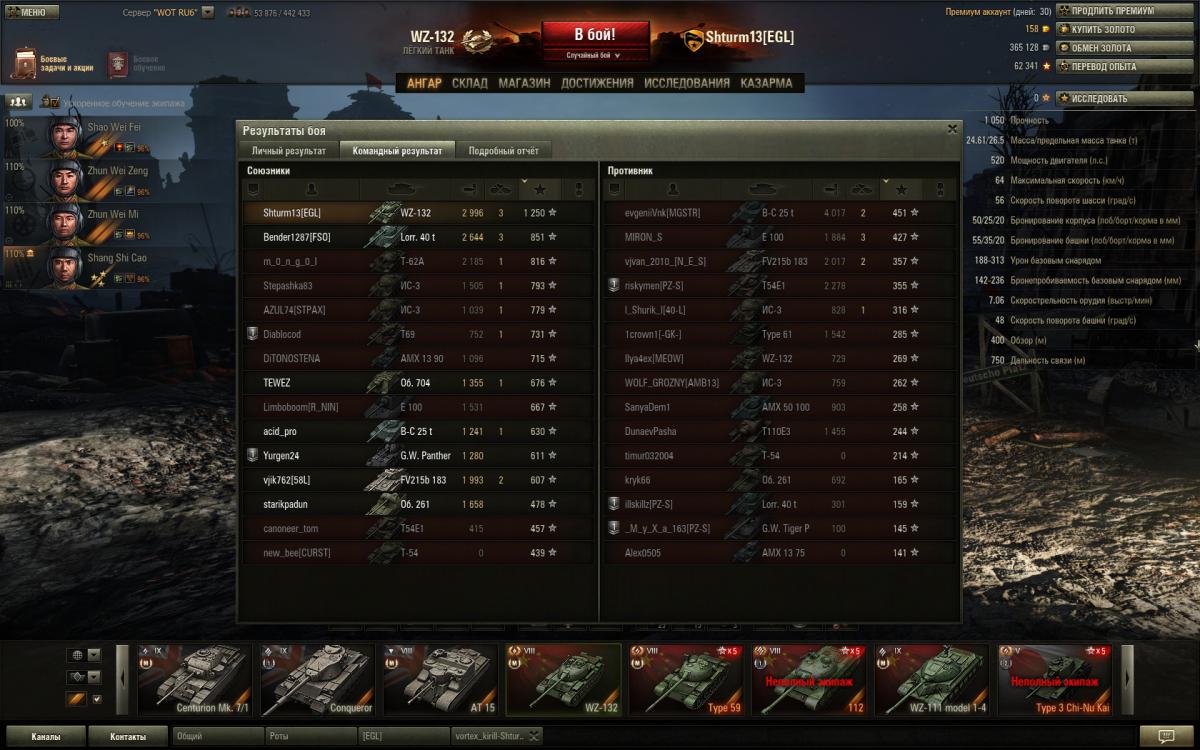The width and height of the screenshot is (1200, 750).
Task: Close the Результаты боя window
Action: pyautogui.click(x=952, y=129)
